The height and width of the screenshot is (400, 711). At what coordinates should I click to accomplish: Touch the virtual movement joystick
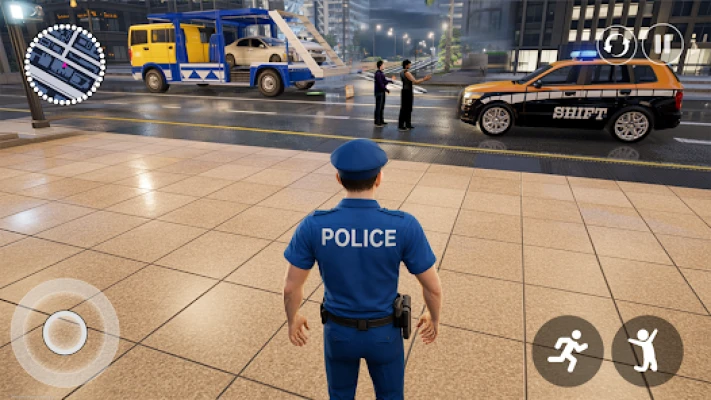[x=65, y=332]
